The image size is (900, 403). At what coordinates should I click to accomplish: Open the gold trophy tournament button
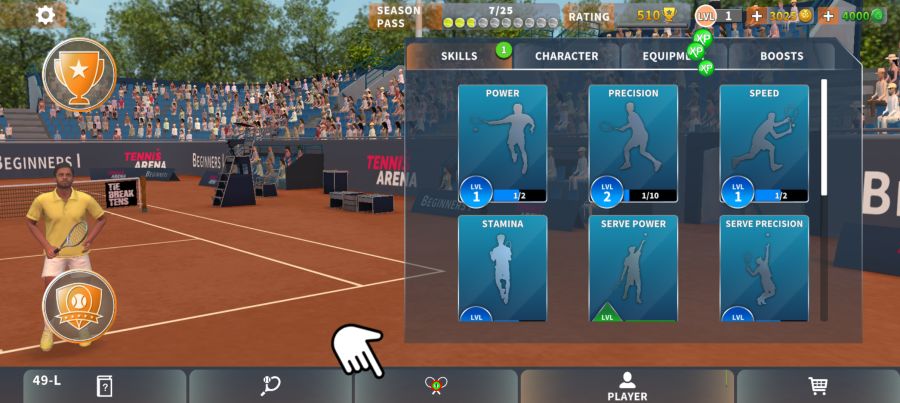point(79,73)
